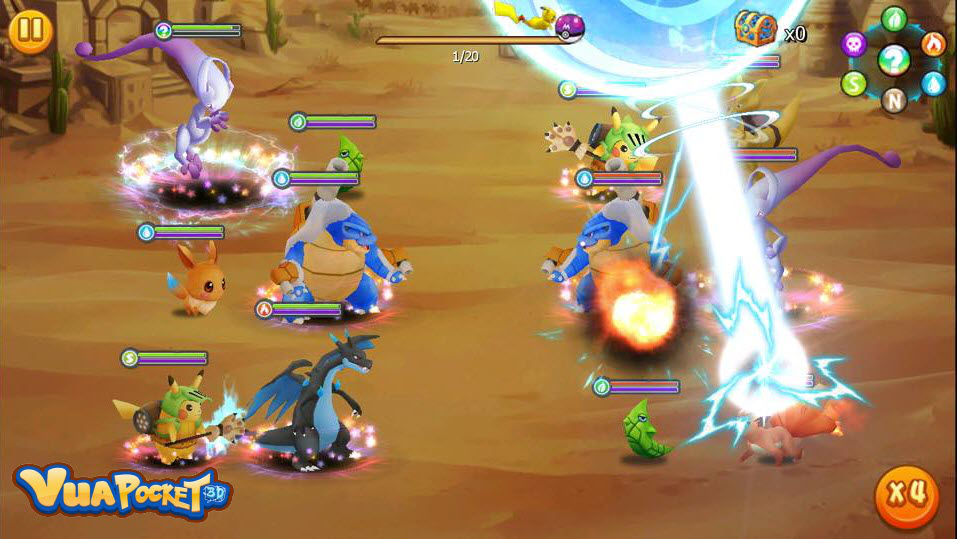Click the purple Master Ball progress icon
The image size is (957, 539).
569,26
